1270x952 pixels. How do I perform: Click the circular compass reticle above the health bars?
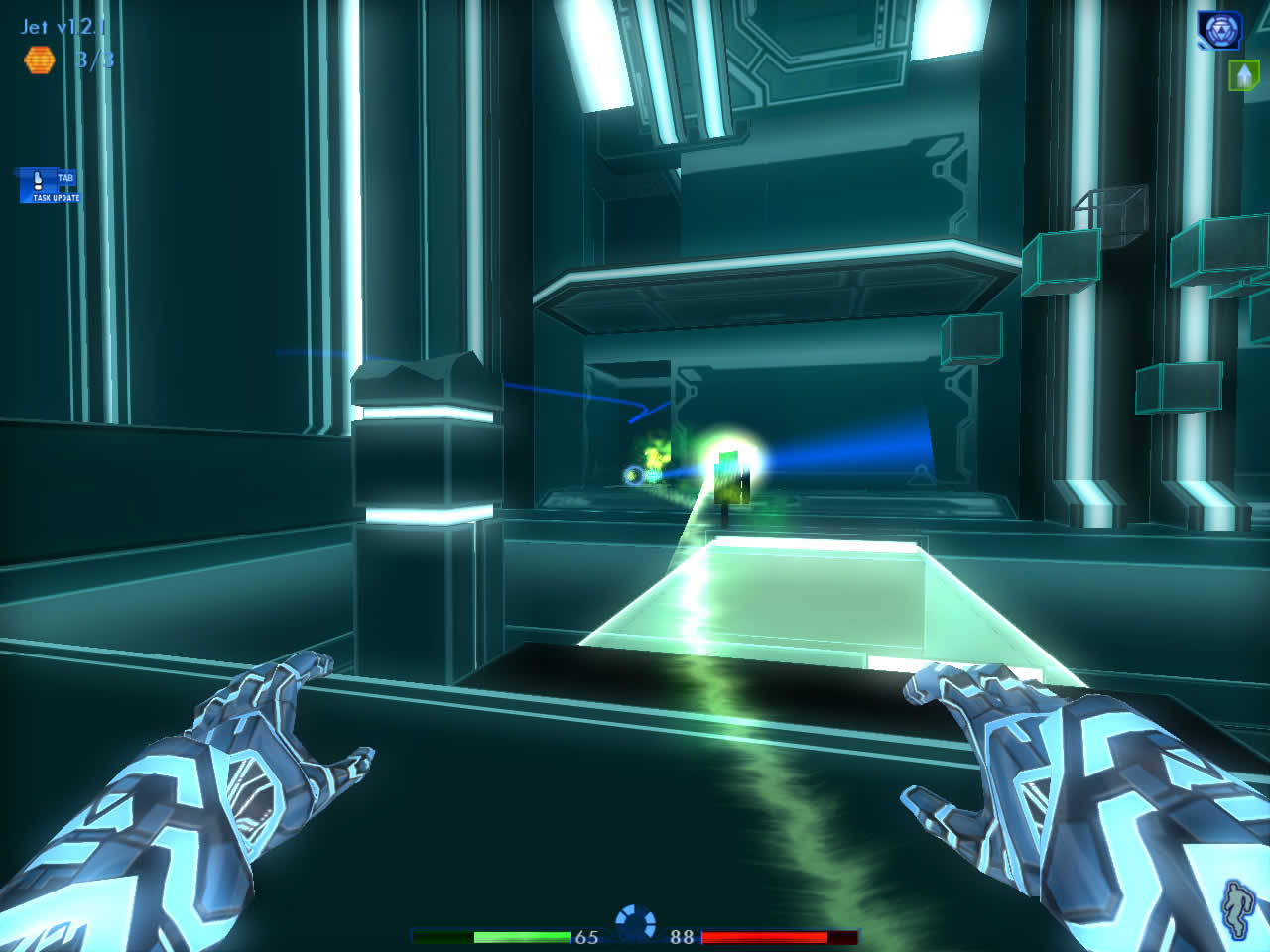pyautogui.click(x=635, y=920)
